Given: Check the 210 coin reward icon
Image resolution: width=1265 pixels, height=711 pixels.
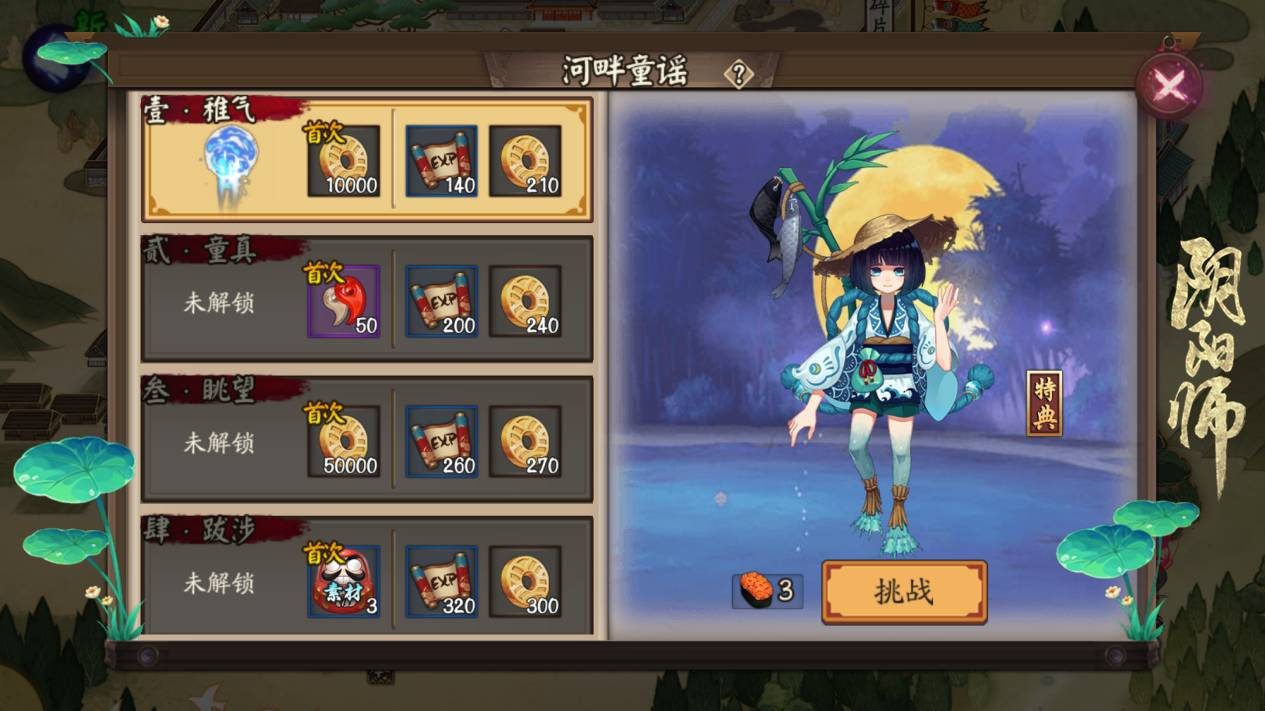Looking at the screenshot, I should click(x=525, y=161).
